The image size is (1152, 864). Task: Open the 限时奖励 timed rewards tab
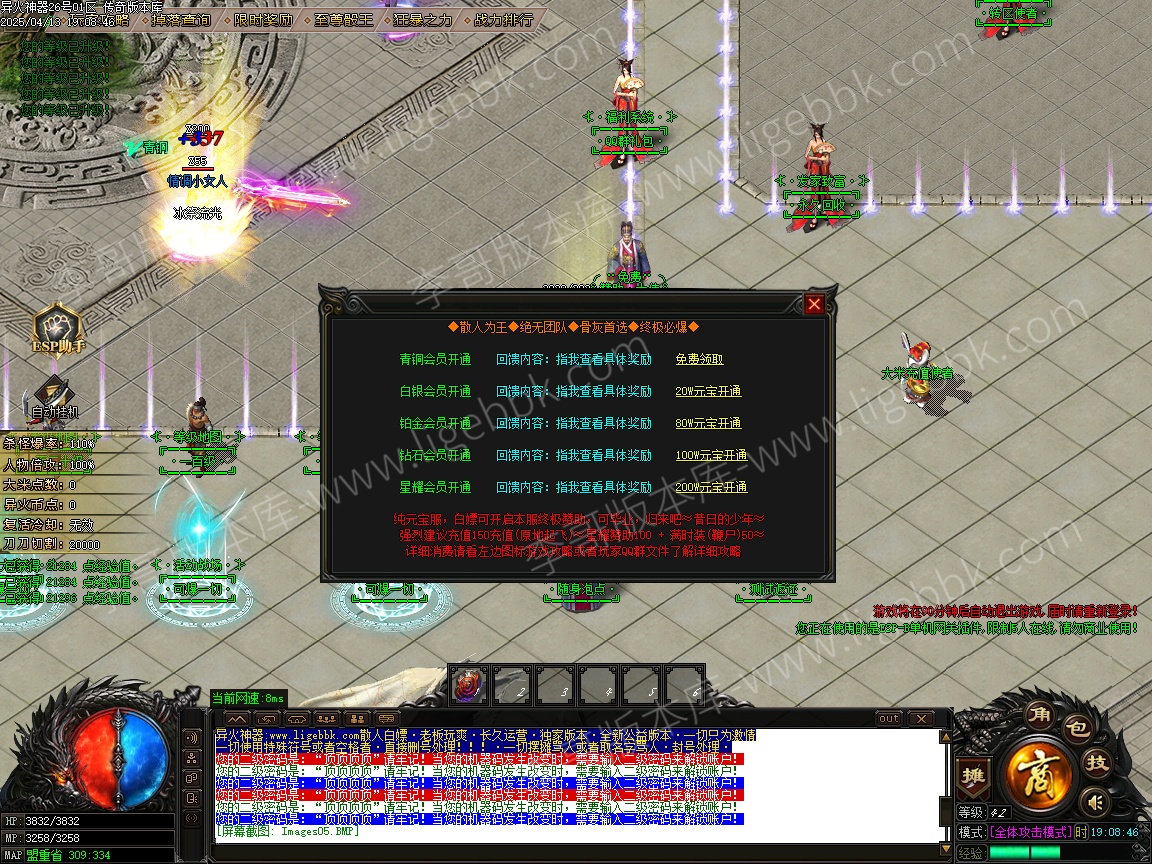point(265,19)
